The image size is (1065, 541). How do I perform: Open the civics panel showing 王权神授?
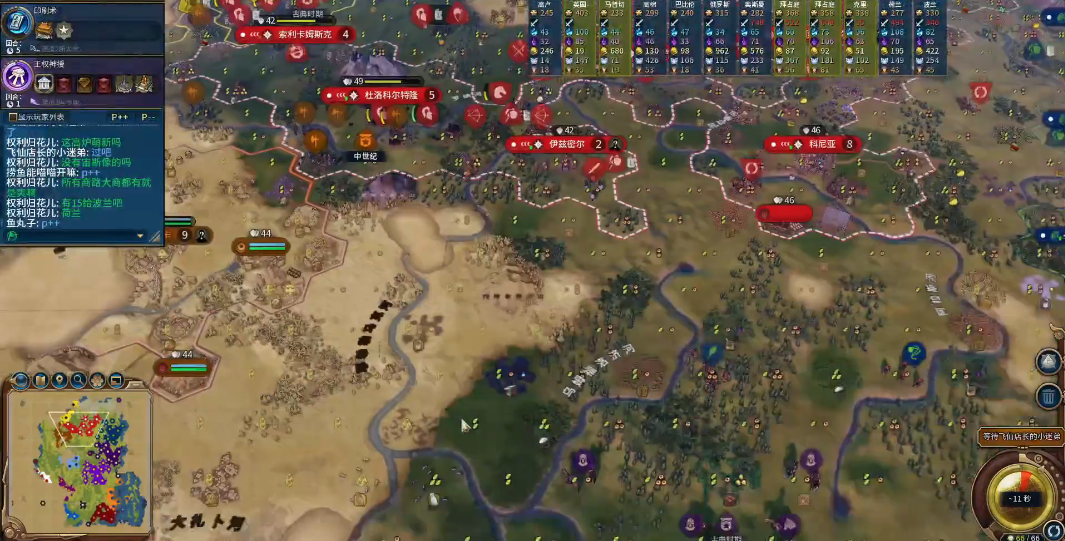point(20,76)
